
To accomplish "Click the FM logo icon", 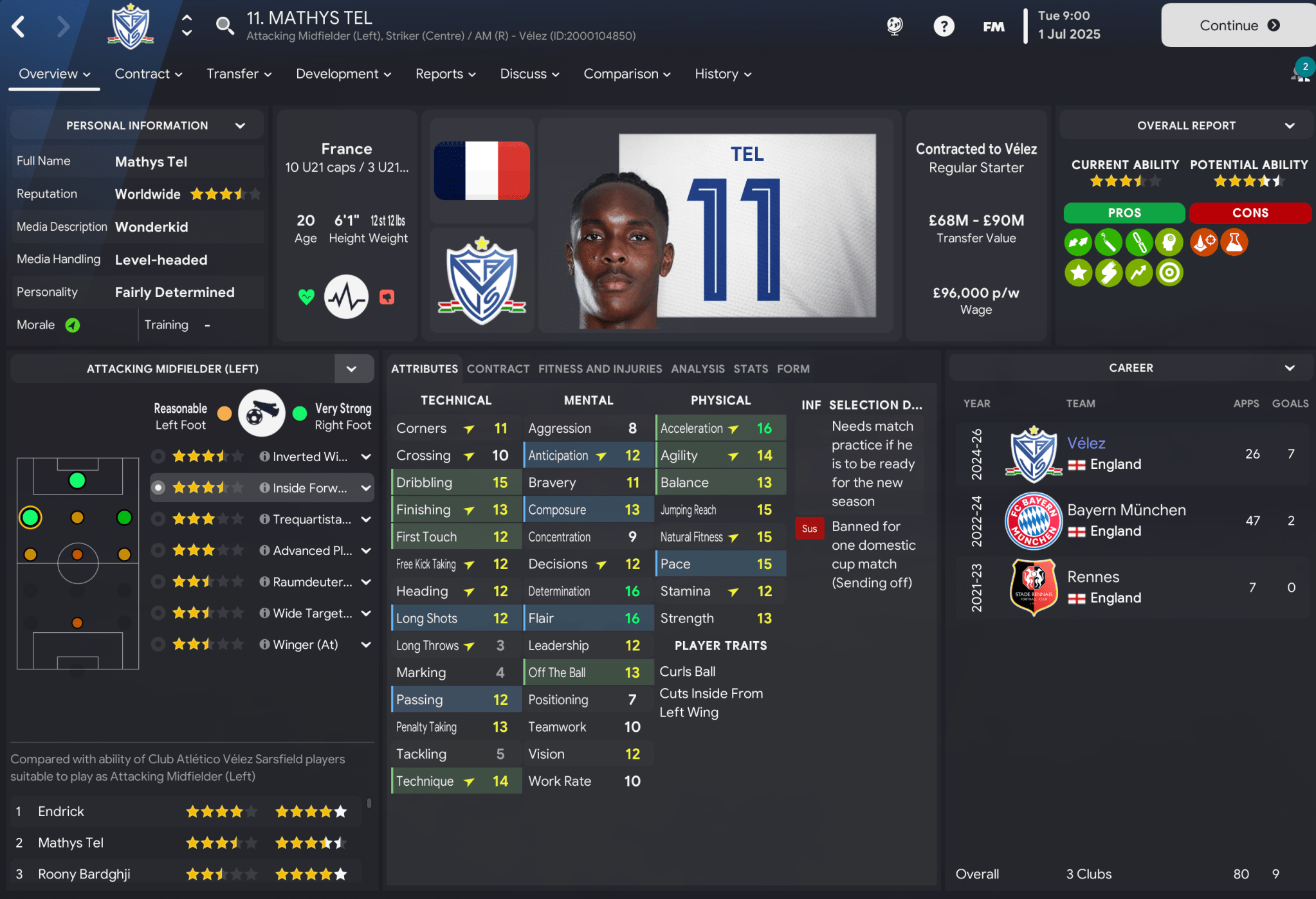I will click(993, 26).
